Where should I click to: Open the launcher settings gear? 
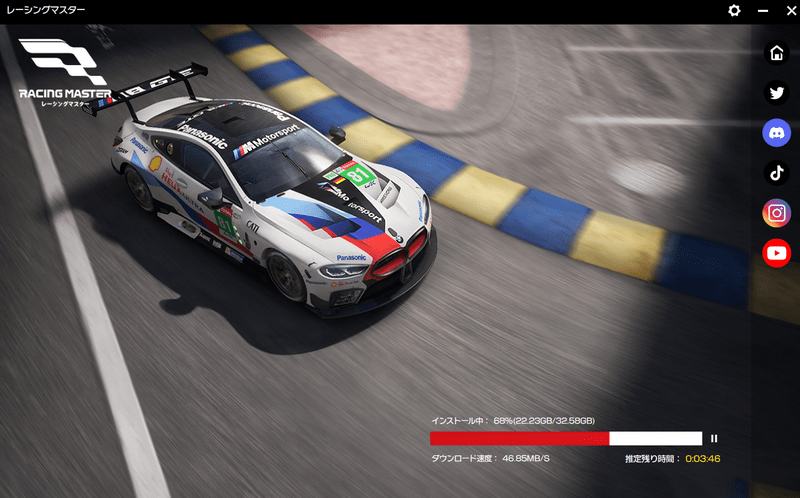(x=734, y=10)
